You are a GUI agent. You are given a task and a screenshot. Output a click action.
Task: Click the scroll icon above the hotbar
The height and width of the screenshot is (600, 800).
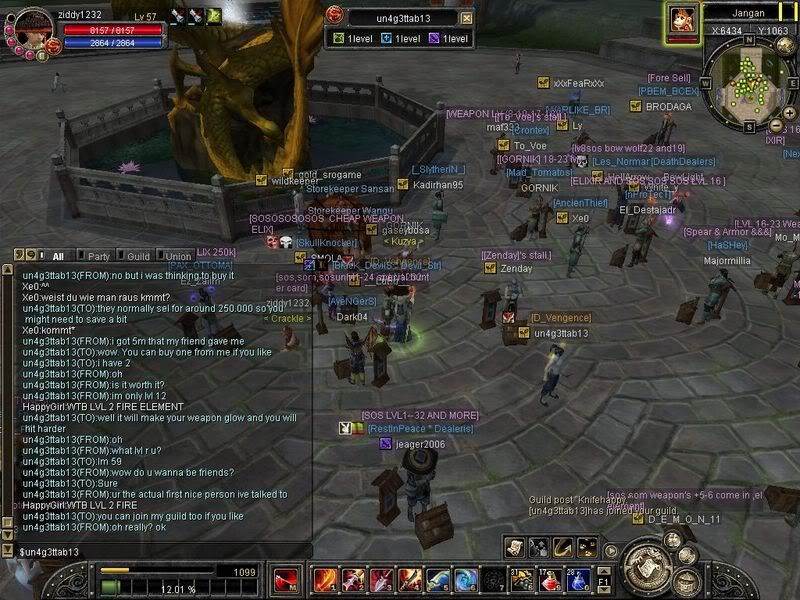click(x=514, y=547)
